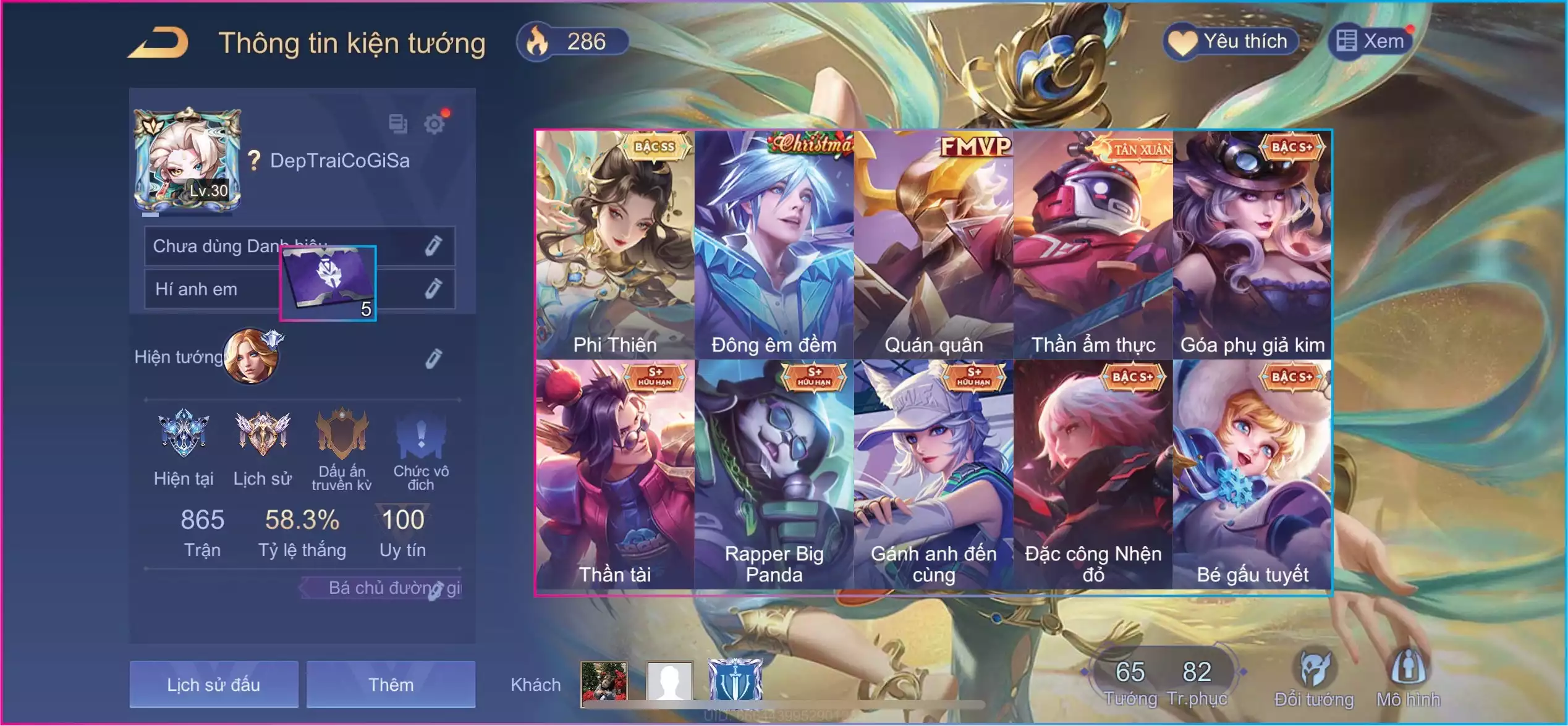Tap the Yêu thích heart button
This screenshot has width=1568, height=726.
tap(1230, 42)
